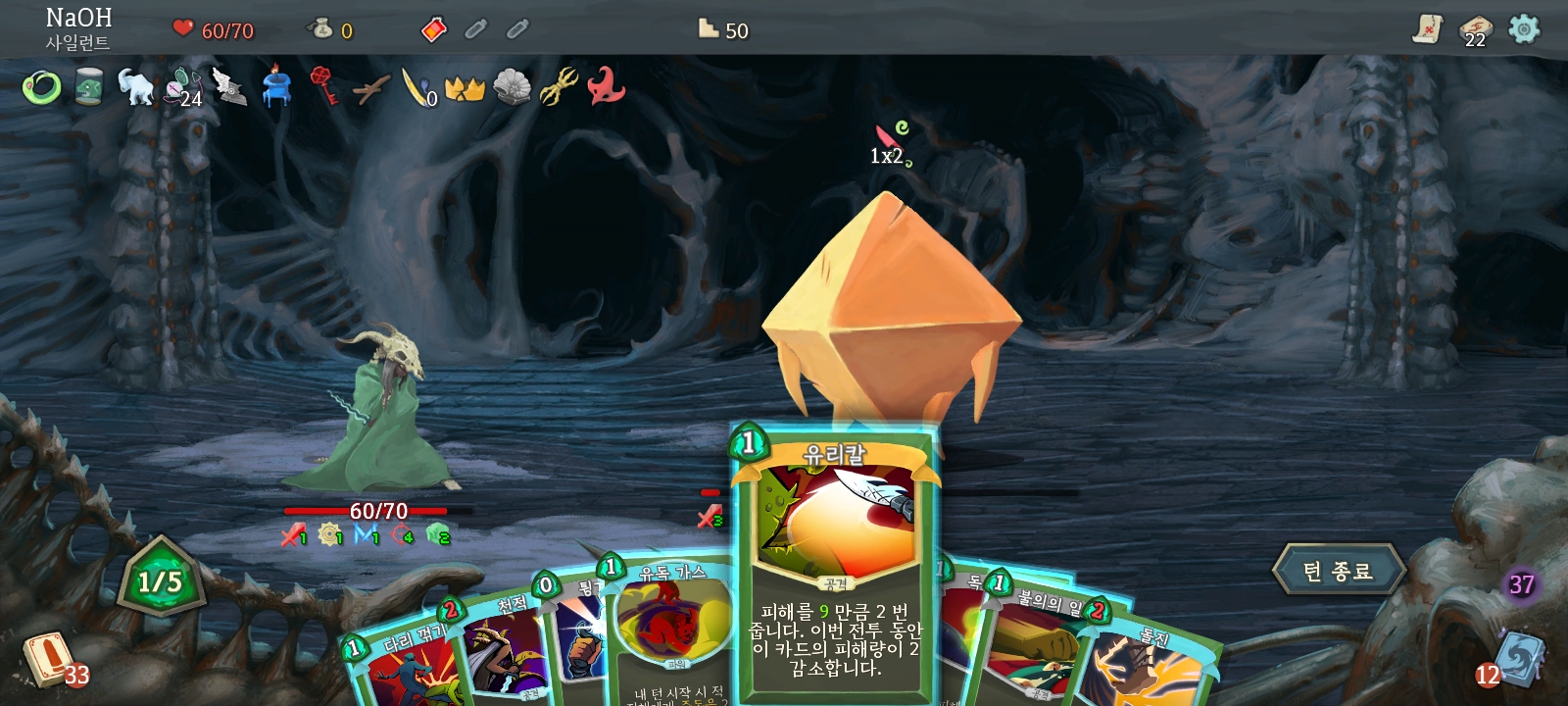Inspect the seashell relic

point(512,87)
